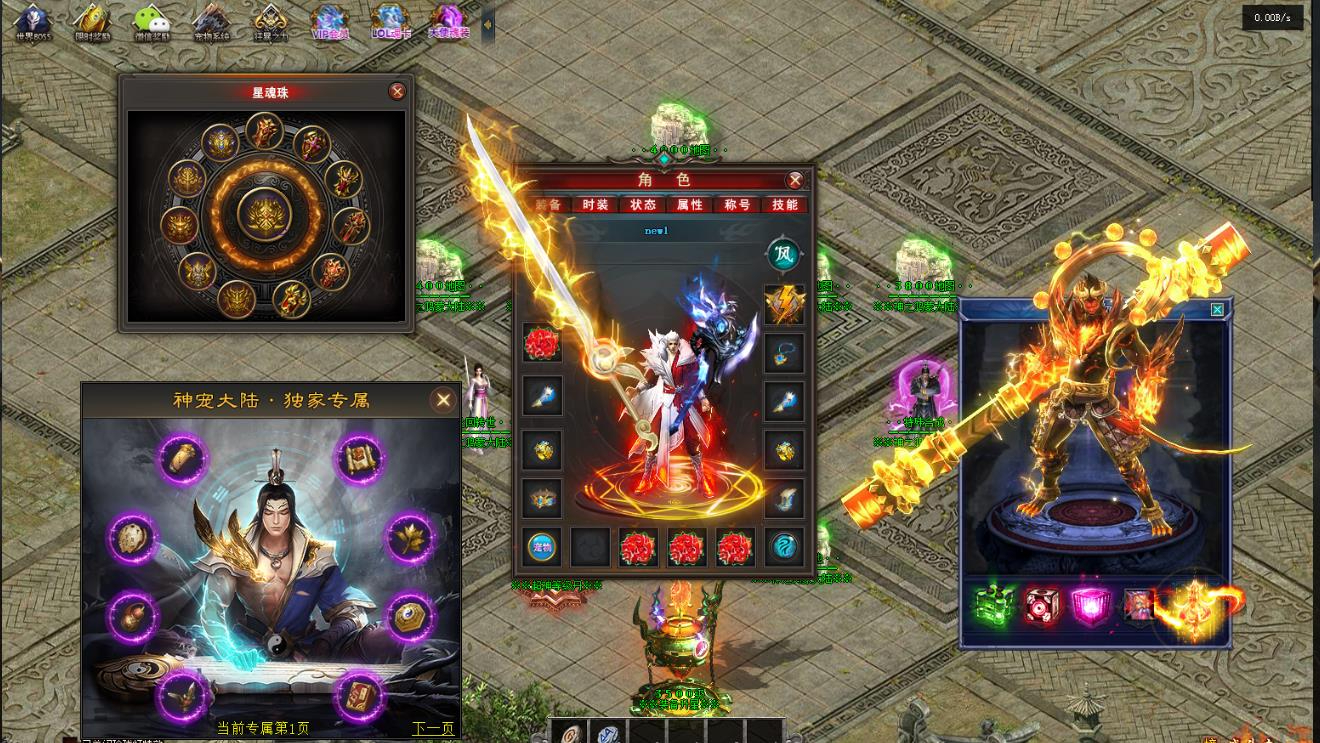This screenshot has height=743, width=1320.
Task: Switch to the 属性 tab
Action: click(690, 205)
